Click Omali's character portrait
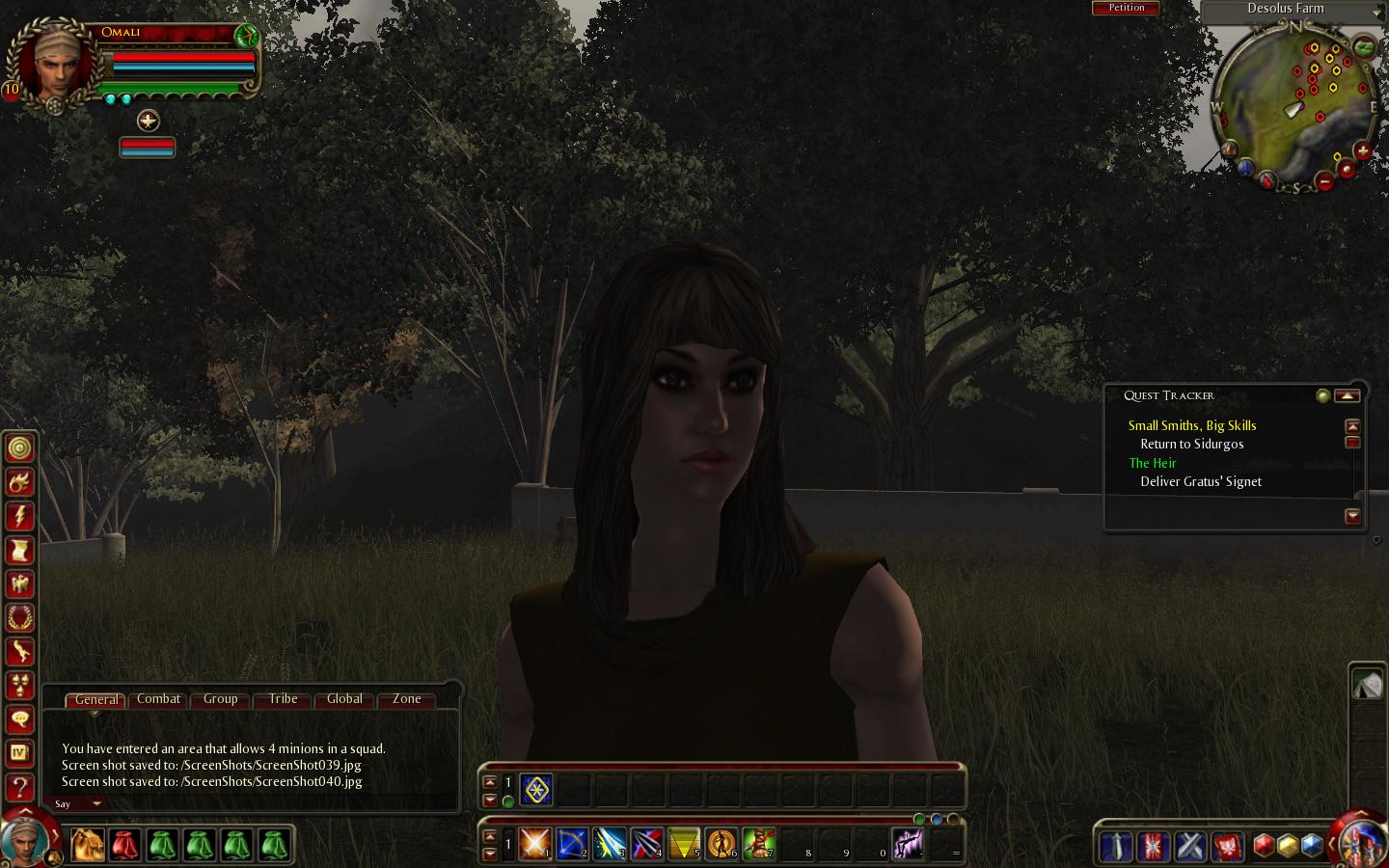1389x868 pixels. click(56, 65)
